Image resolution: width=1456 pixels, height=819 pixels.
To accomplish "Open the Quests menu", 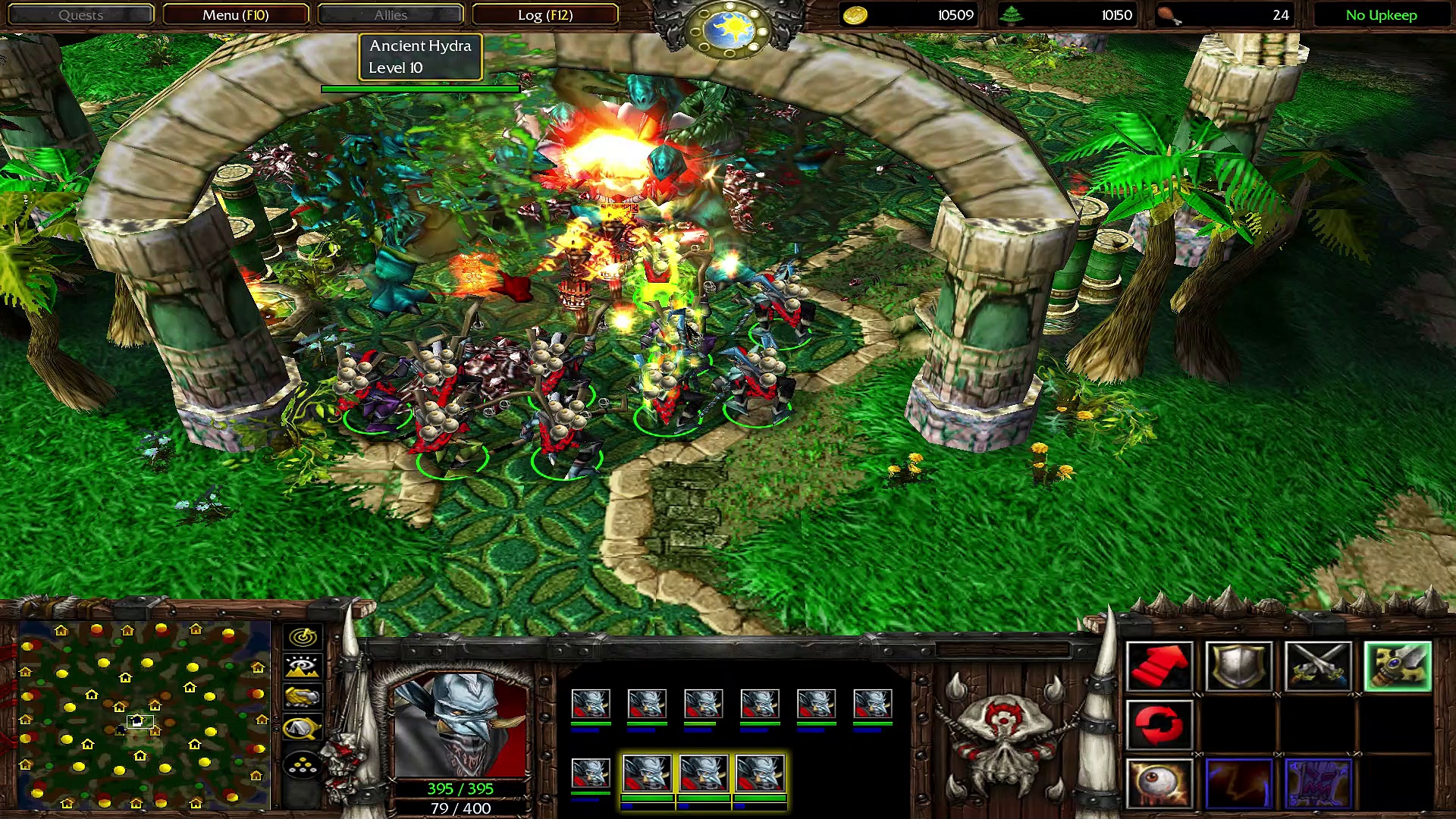I will point(80,15).
